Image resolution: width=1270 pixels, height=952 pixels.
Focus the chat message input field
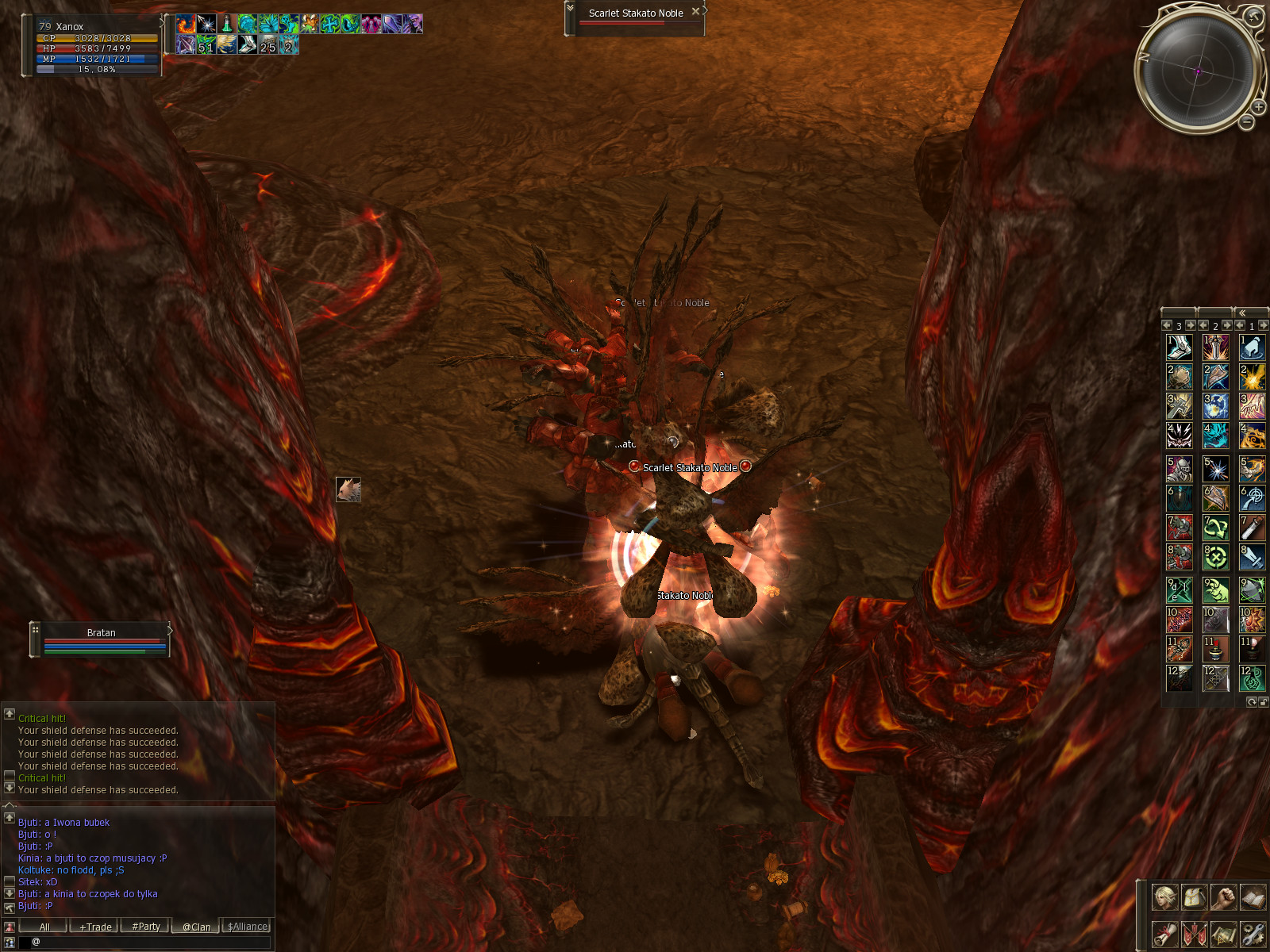point(151,942)
